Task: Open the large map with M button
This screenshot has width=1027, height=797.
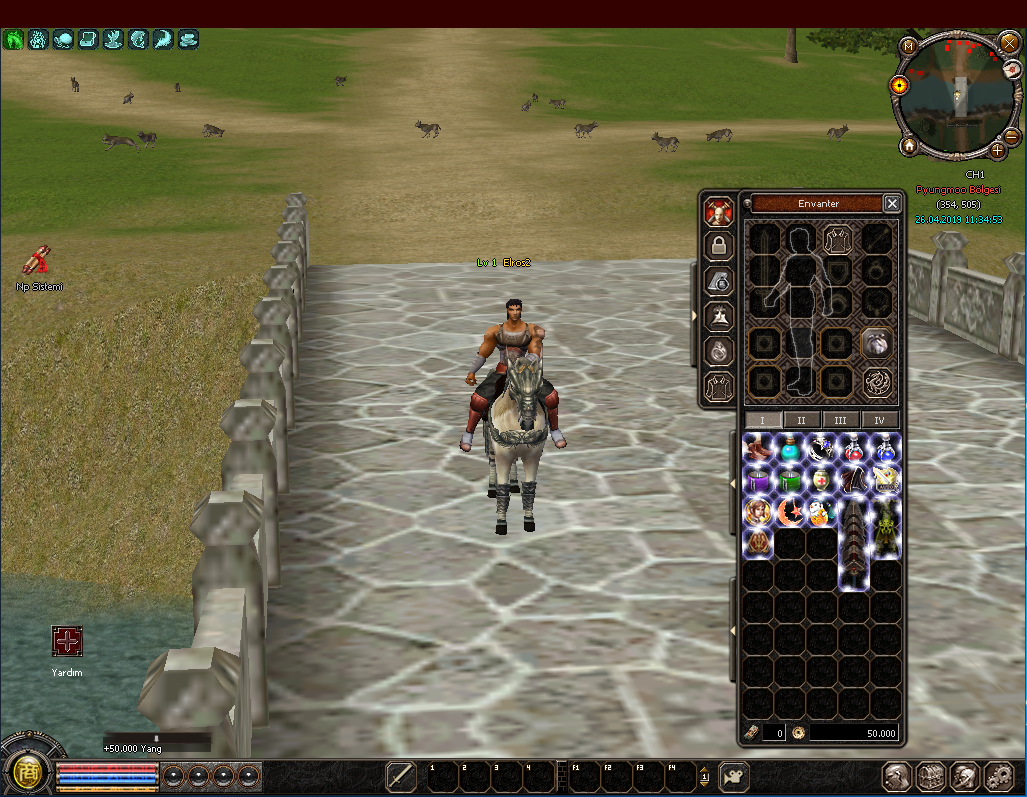Action: 908,45
